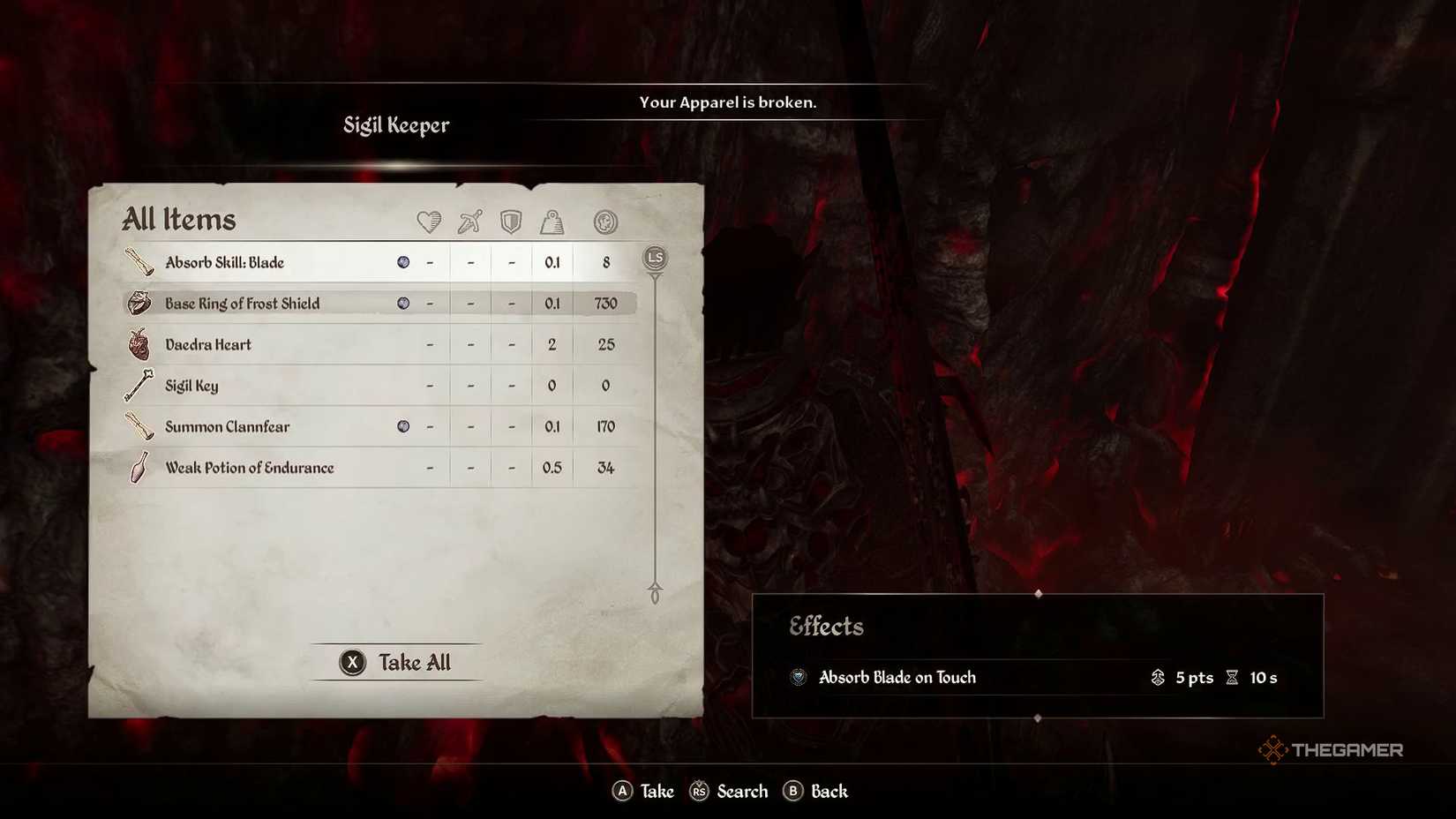Viewport: 1456px width, 819px height.
Task: Click Back at the bottom bar
Action: point(815,791)
